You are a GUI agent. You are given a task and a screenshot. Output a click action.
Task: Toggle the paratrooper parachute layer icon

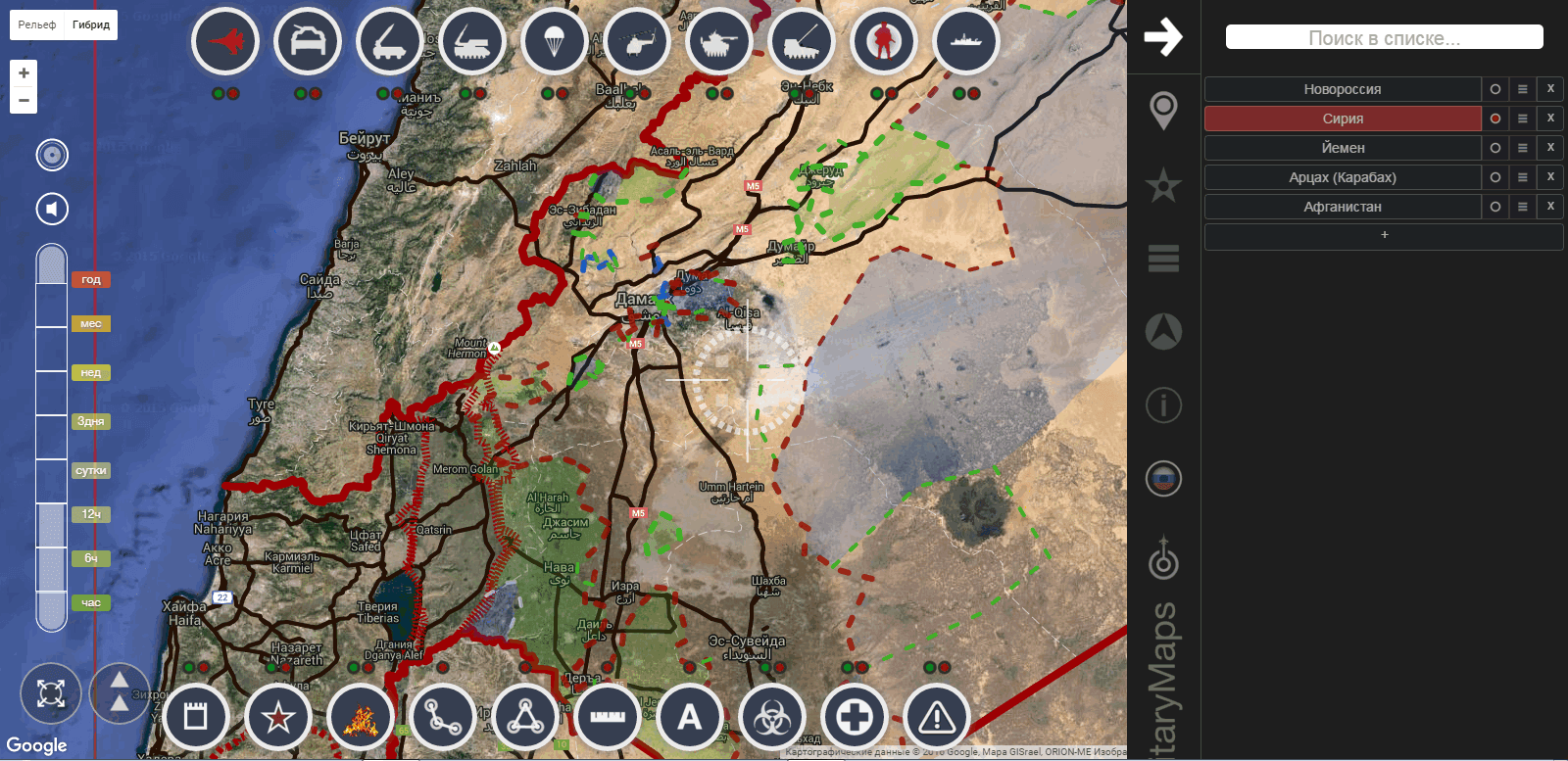point(554,42)
